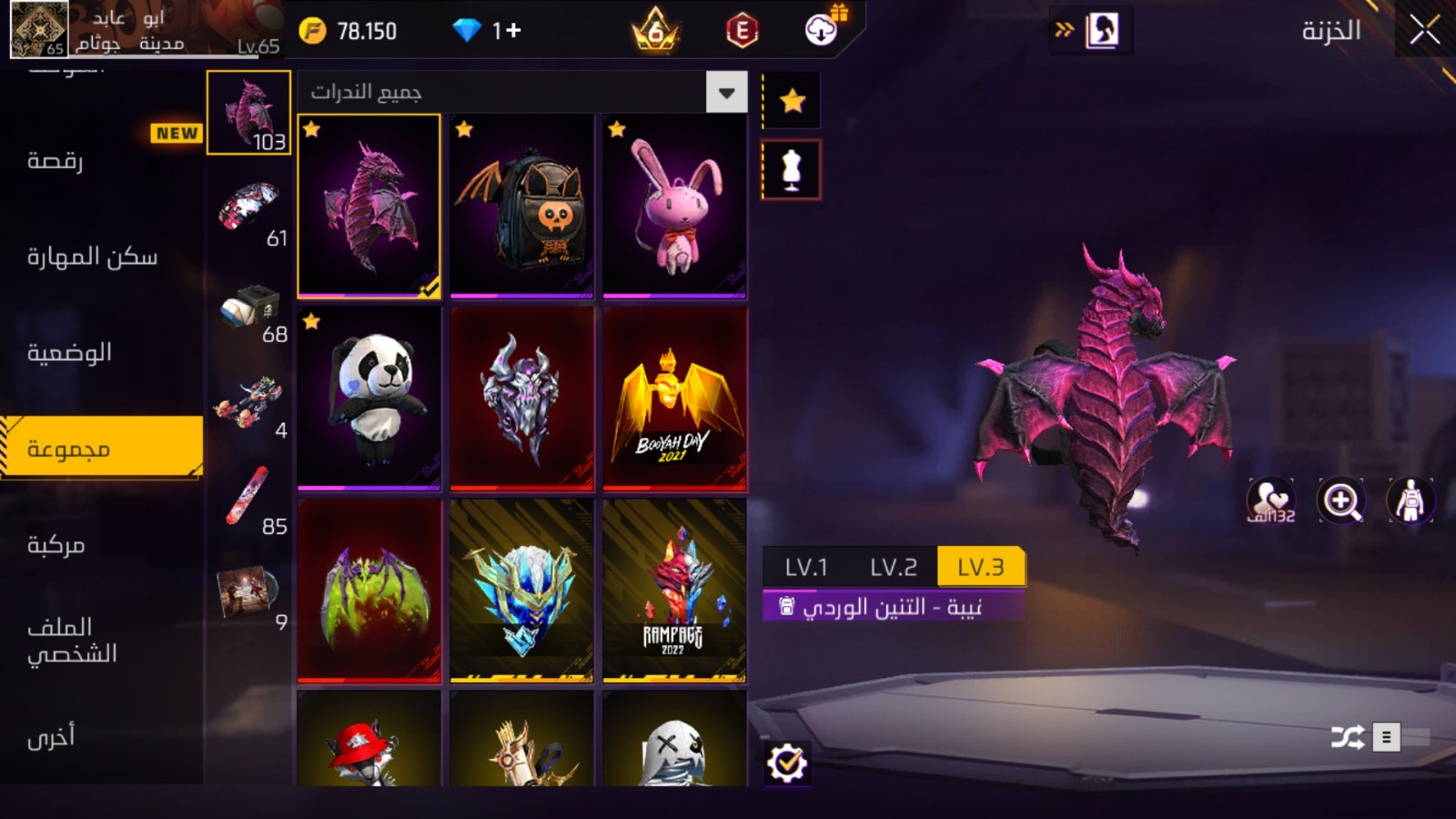
Task: Click the shuffle random equip icon
Action: point(1347,736)
